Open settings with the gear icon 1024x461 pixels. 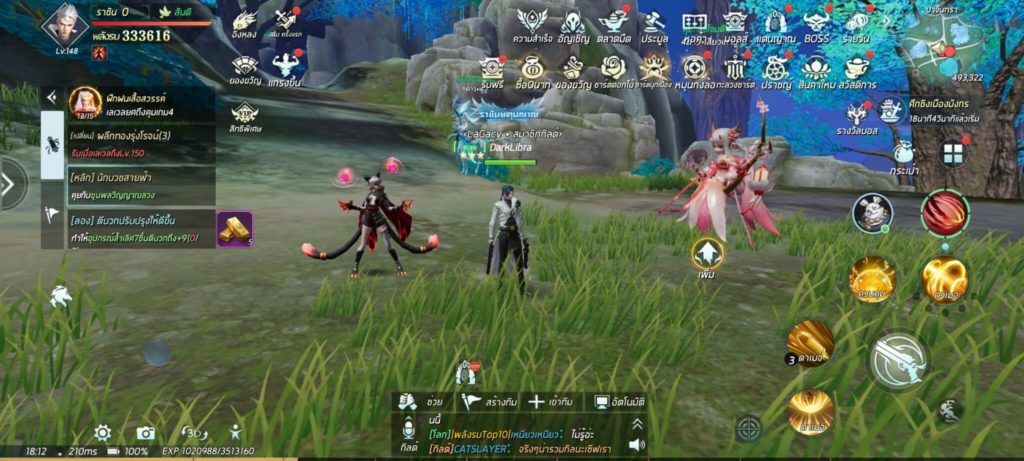click(102, 433)
